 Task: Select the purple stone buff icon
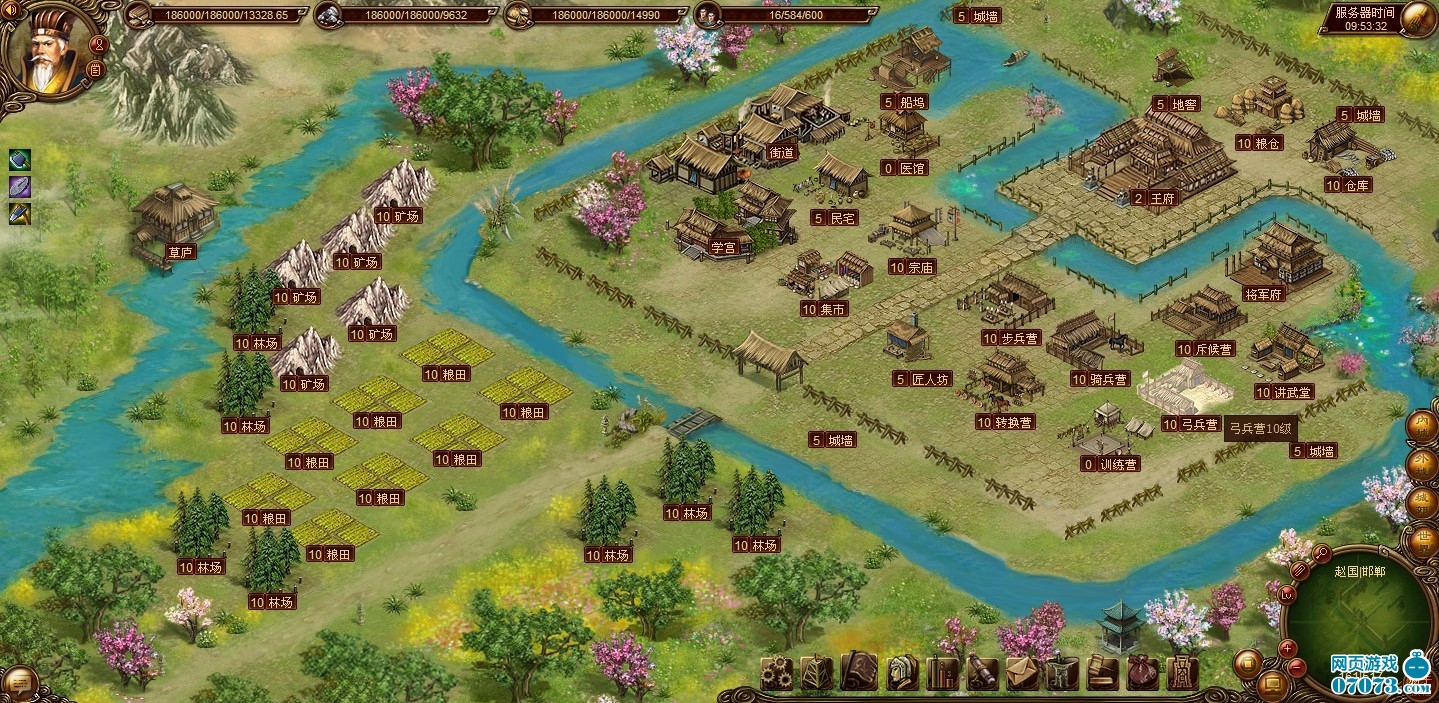(21, 186)
